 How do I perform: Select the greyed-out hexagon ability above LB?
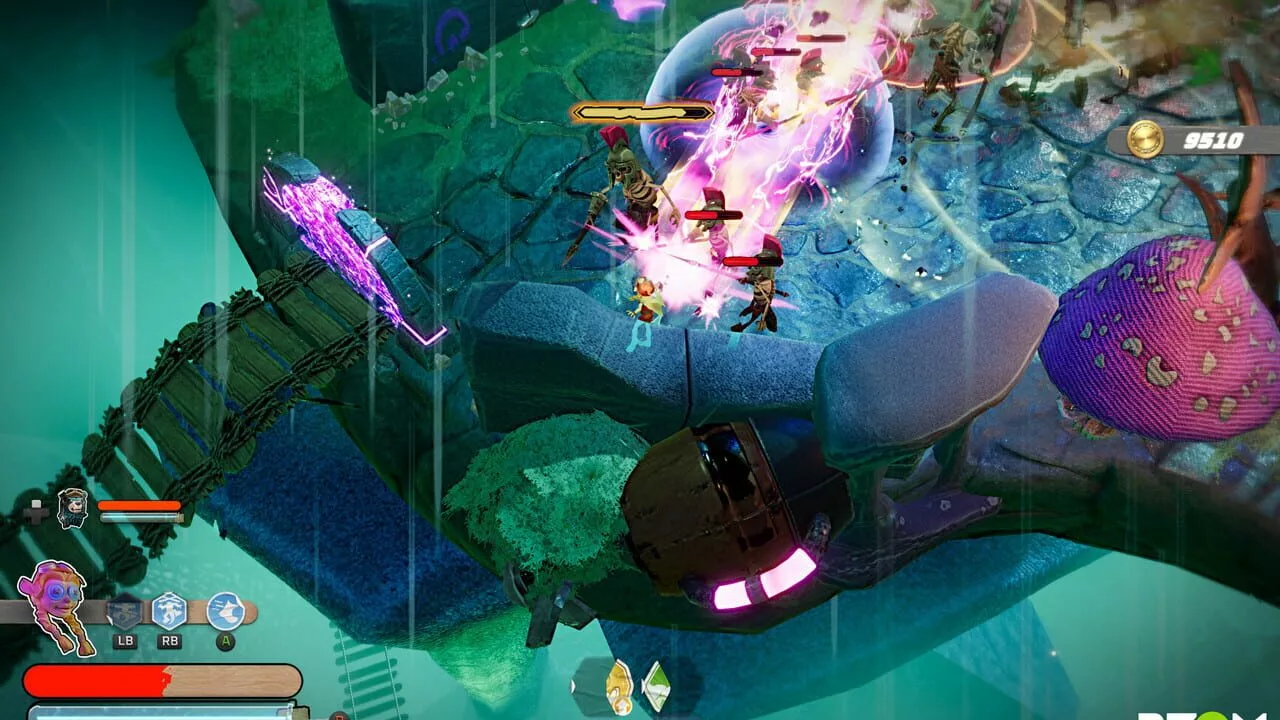coord(125,610)
